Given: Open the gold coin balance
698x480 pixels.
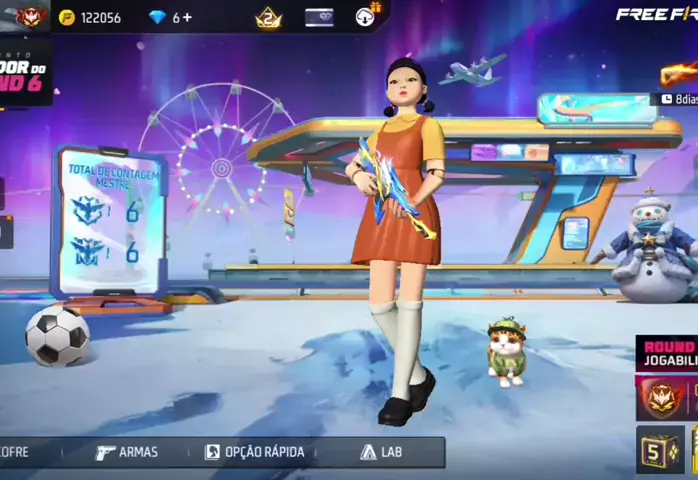Looking at the screenshot, I should pyautogui.click(x=90, y=18).
